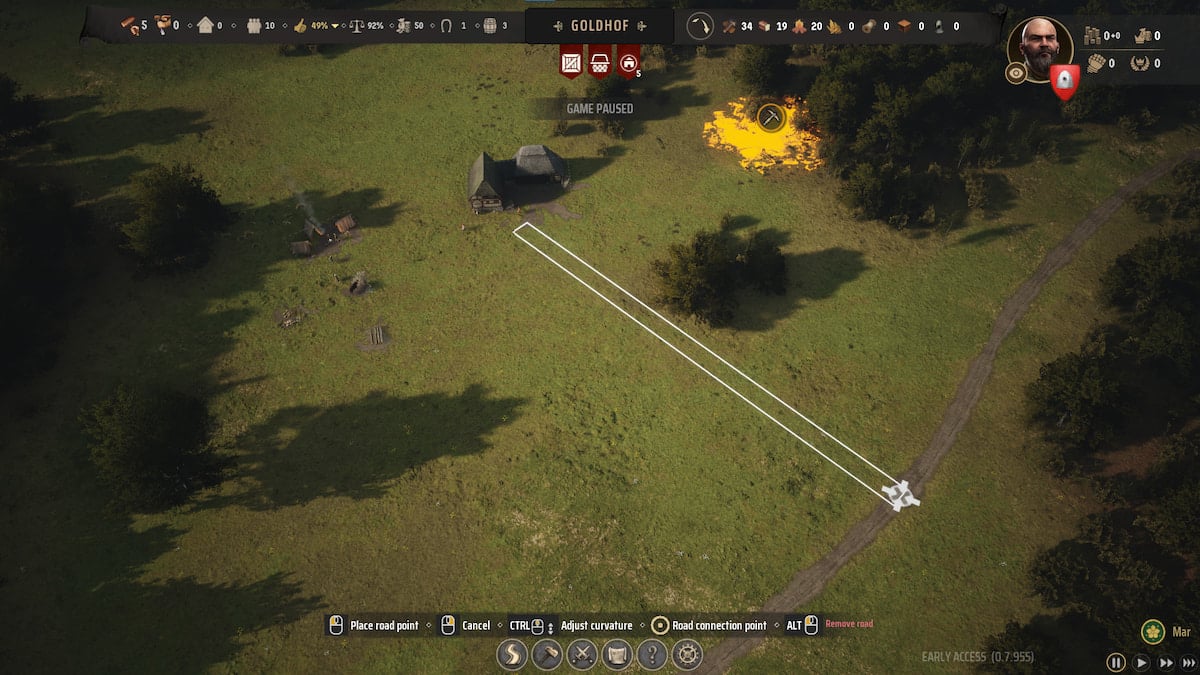Image resolution: width=1200 pixels, height=675 pixels.
Task: Open the gear settings menu
Action: (x=687, y=655)
